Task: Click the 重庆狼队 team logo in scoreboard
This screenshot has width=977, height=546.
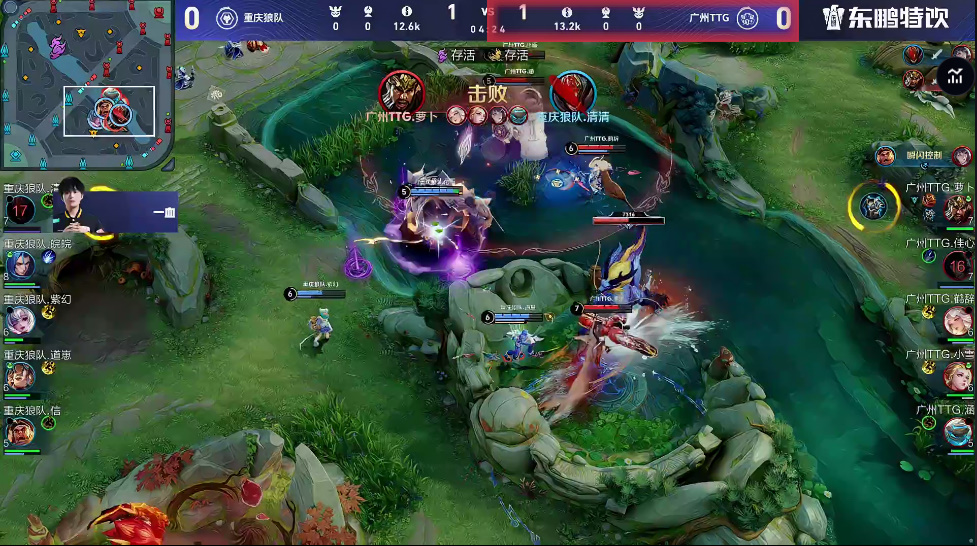Action: pos(231,18)
